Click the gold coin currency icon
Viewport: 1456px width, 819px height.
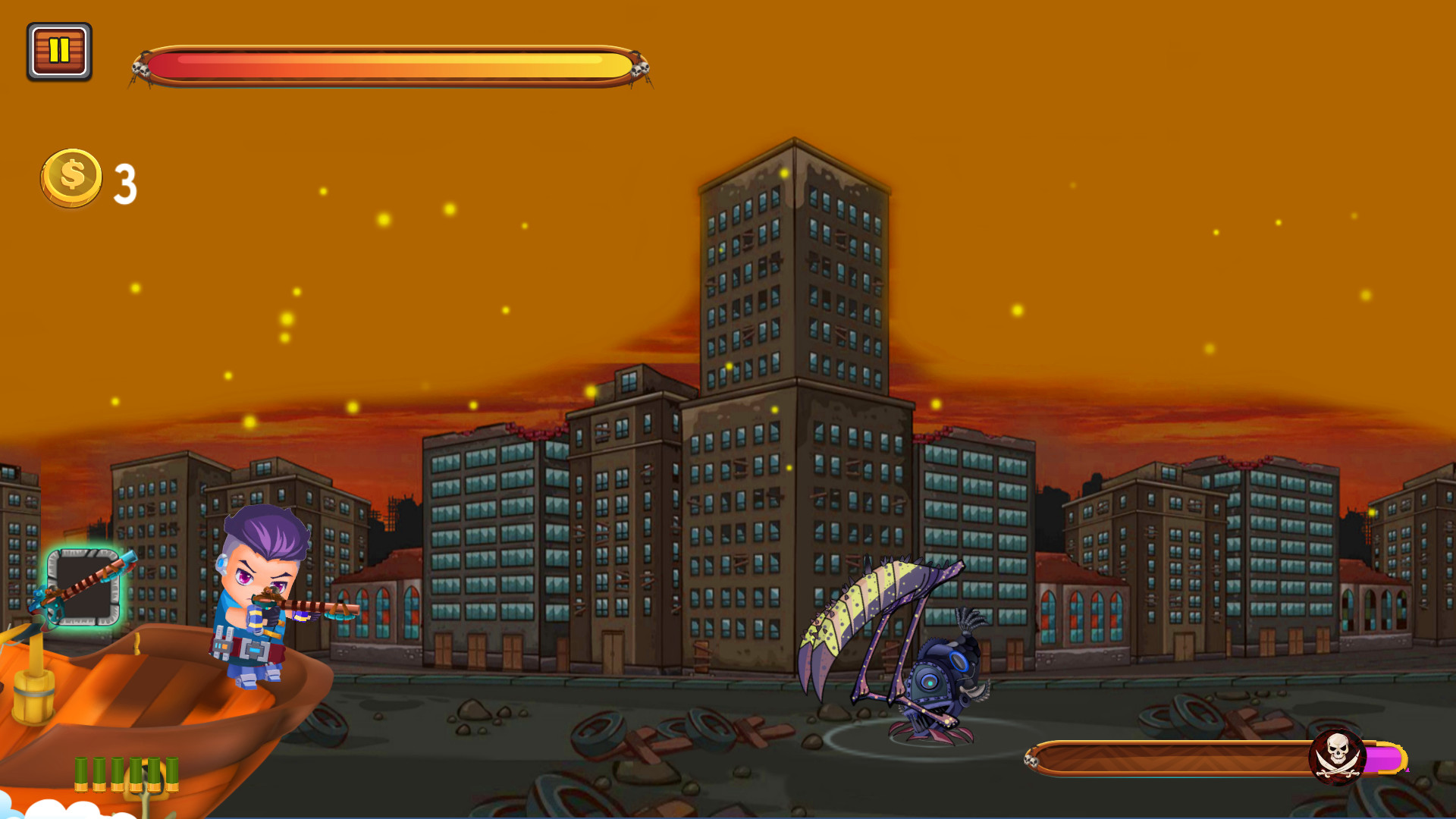71,176
